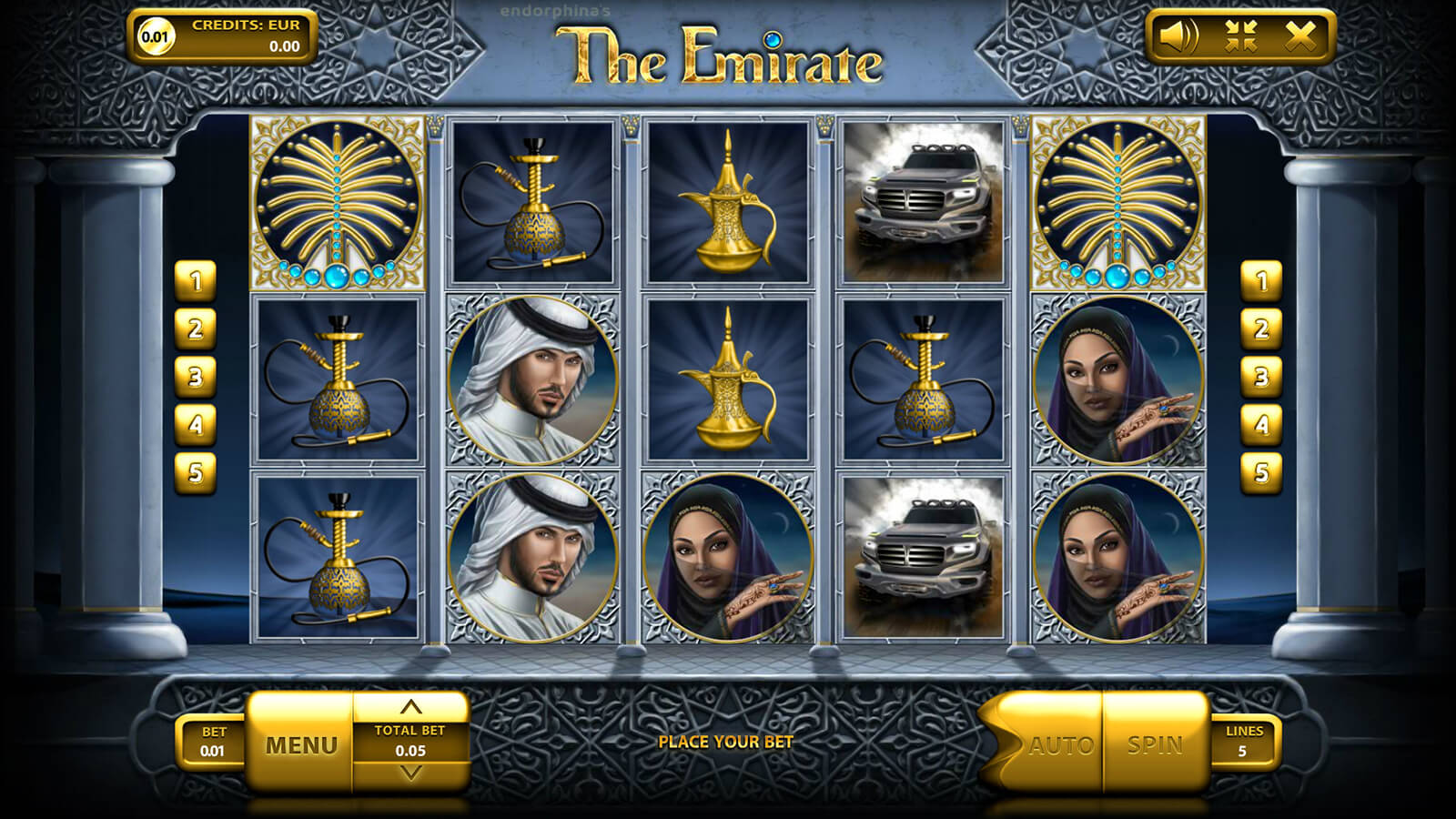Viewport: 1456px width, 819px height.
Task: Change the BET coin value
Action: (x=213, y=742)
